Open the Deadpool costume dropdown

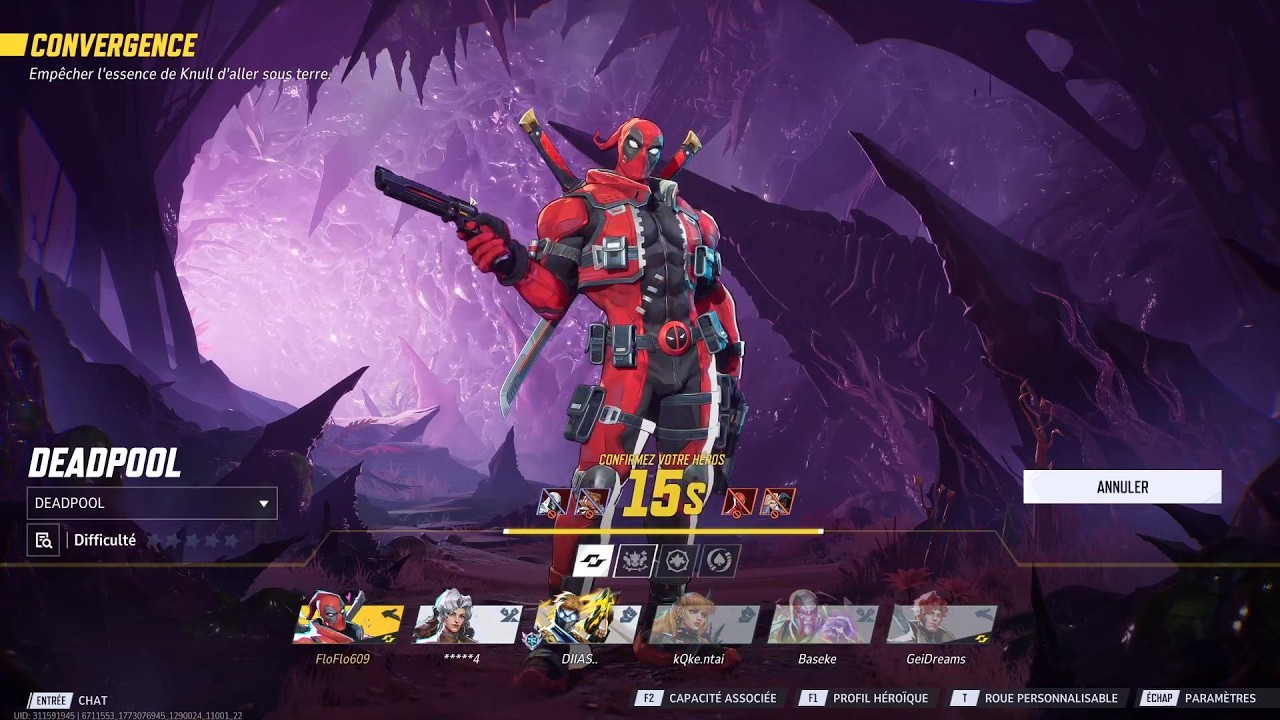point(152,503)
